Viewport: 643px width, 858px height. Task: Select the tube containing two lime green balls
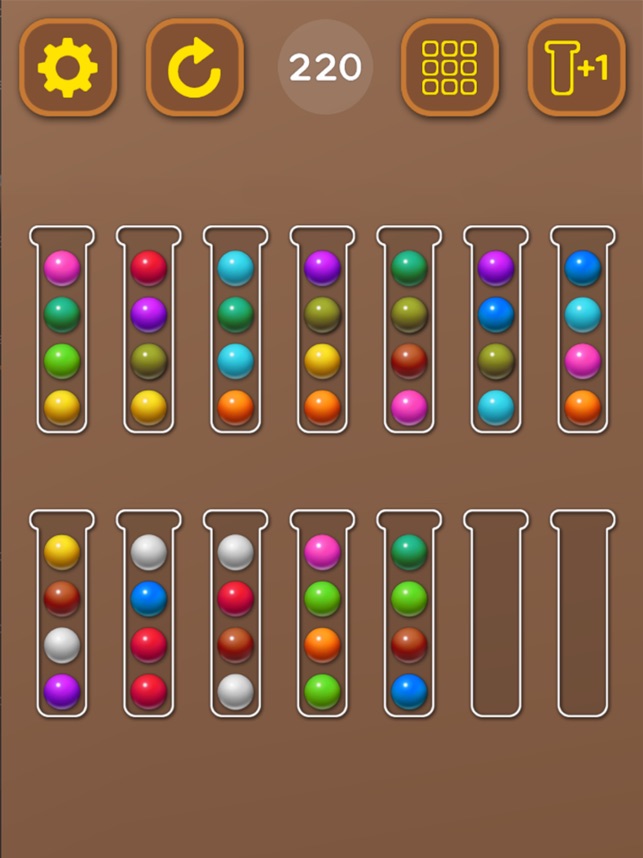[x=322, y=614]
